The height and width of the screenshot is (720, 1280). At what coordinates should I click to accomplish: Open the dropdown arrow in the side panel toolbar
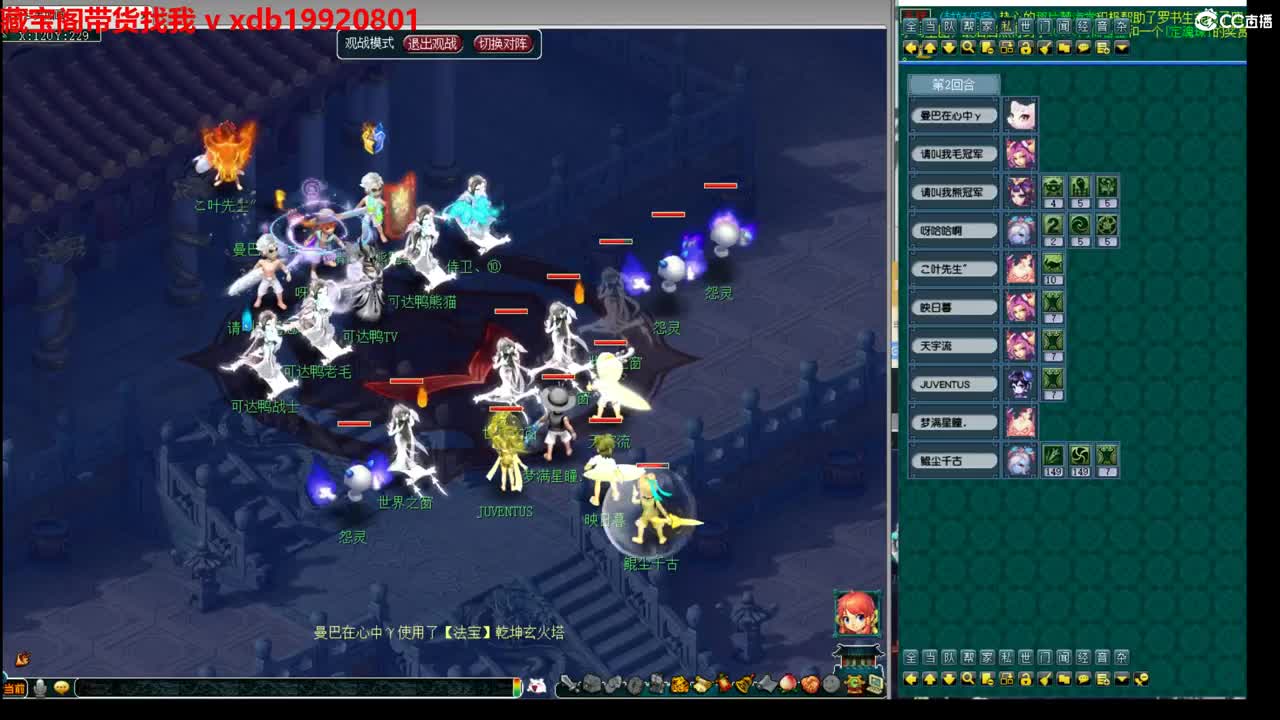(1122, 48)
